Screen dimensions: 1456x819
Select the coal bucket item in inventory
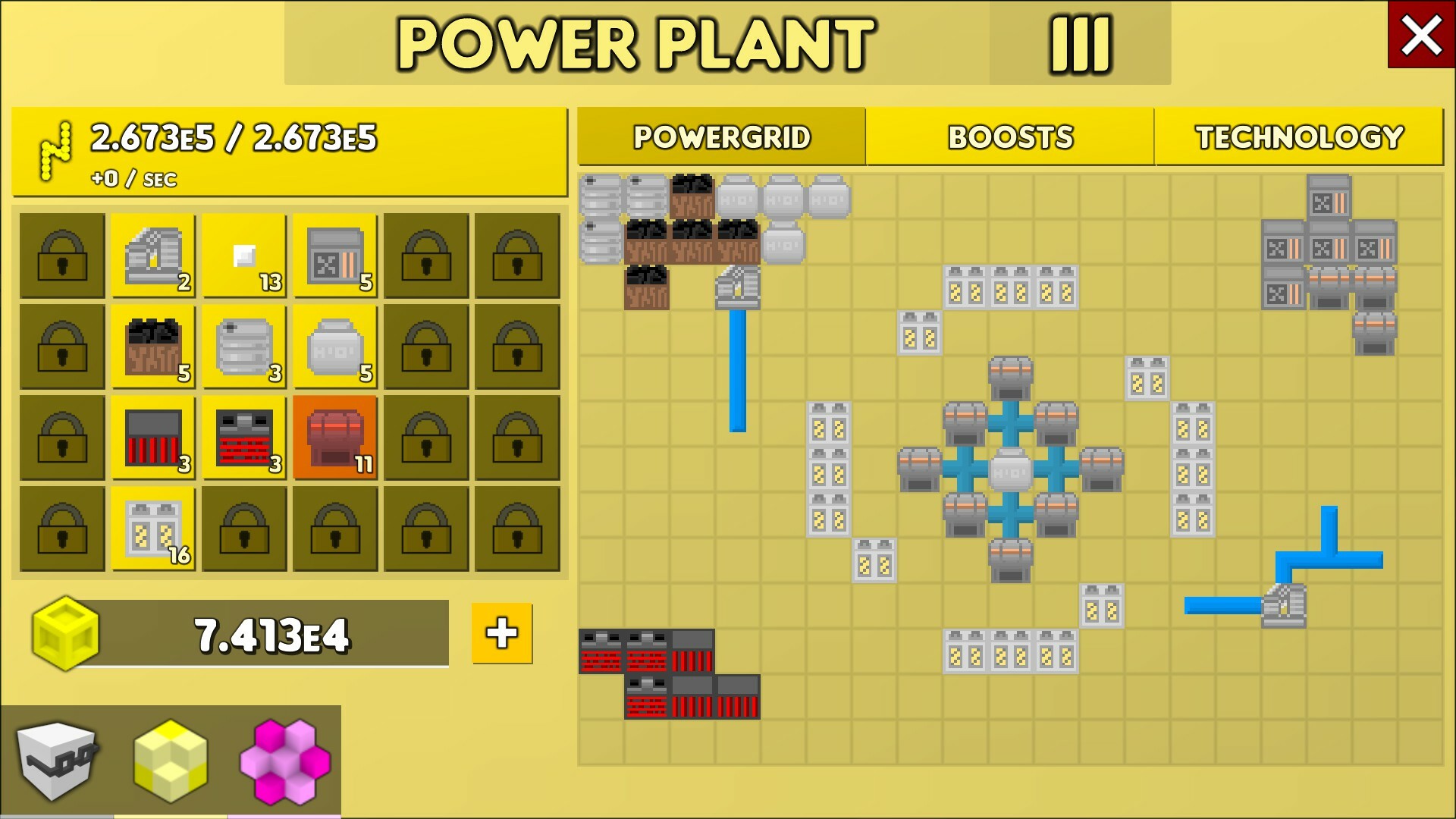coord(153,347)
